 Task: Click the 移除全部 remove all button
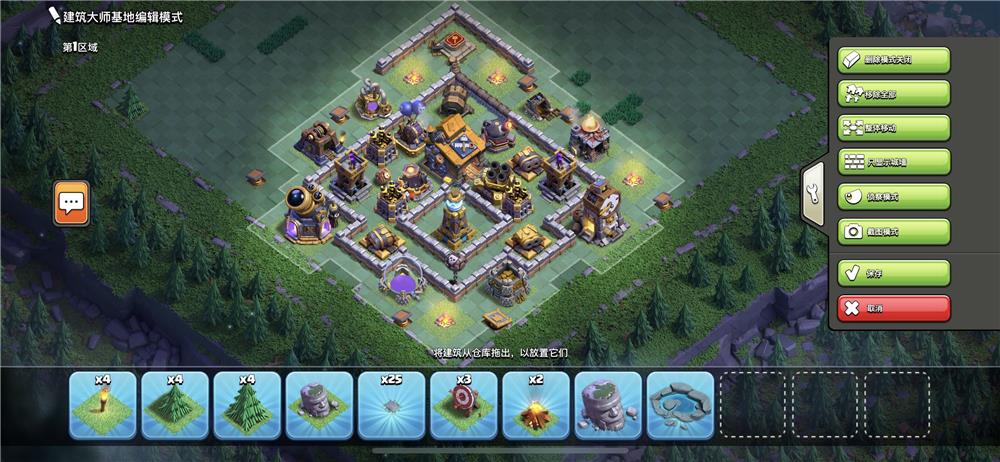(894, 93)
